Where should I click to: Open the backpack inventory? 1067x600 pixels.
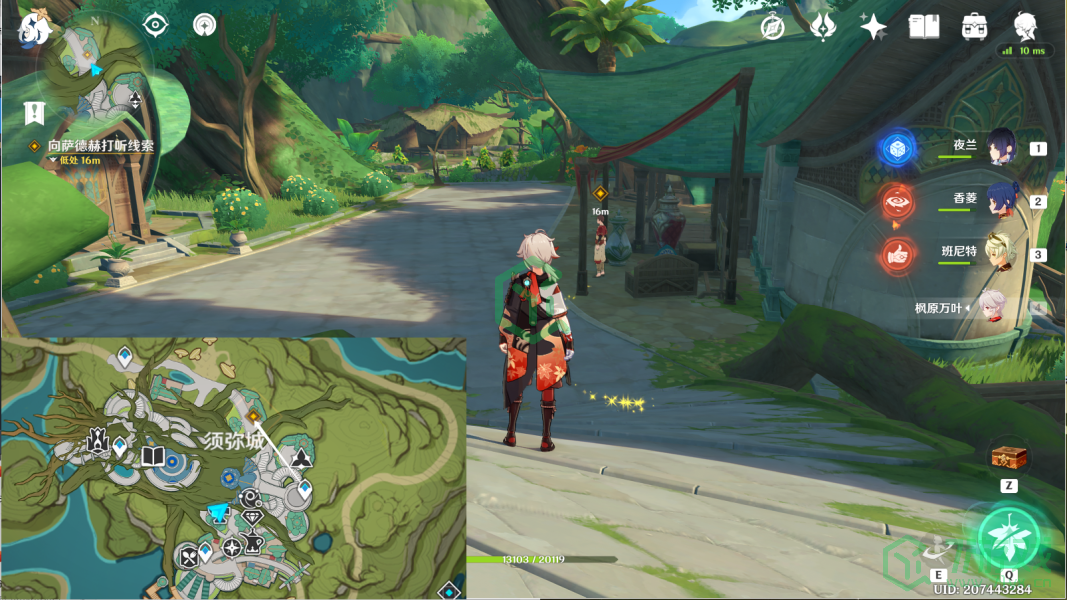[974, 27]
